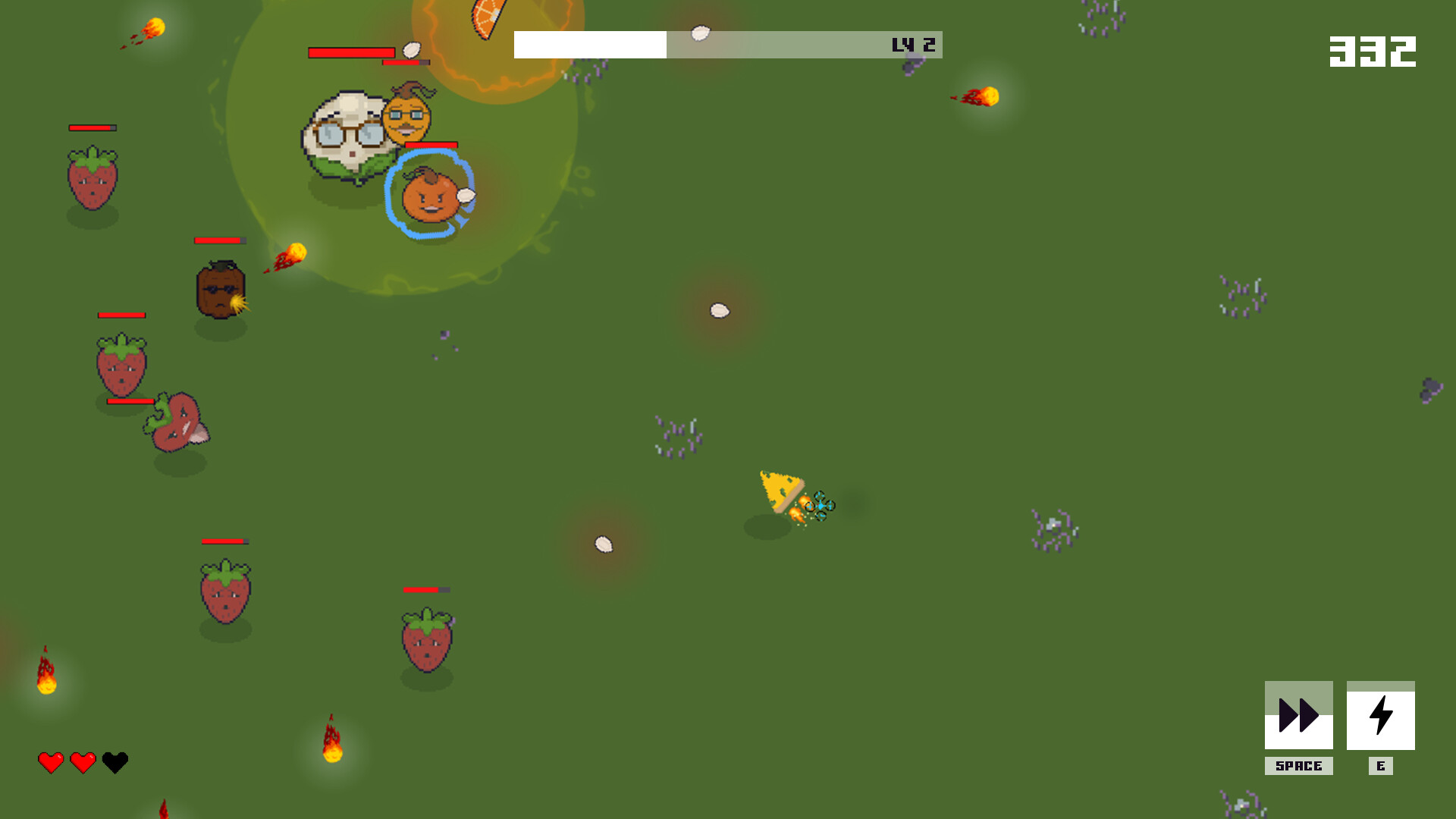This screenshot has width=1456, height=819.
Task: Click the SPACE key label
Action: [x=1298, y=766]
